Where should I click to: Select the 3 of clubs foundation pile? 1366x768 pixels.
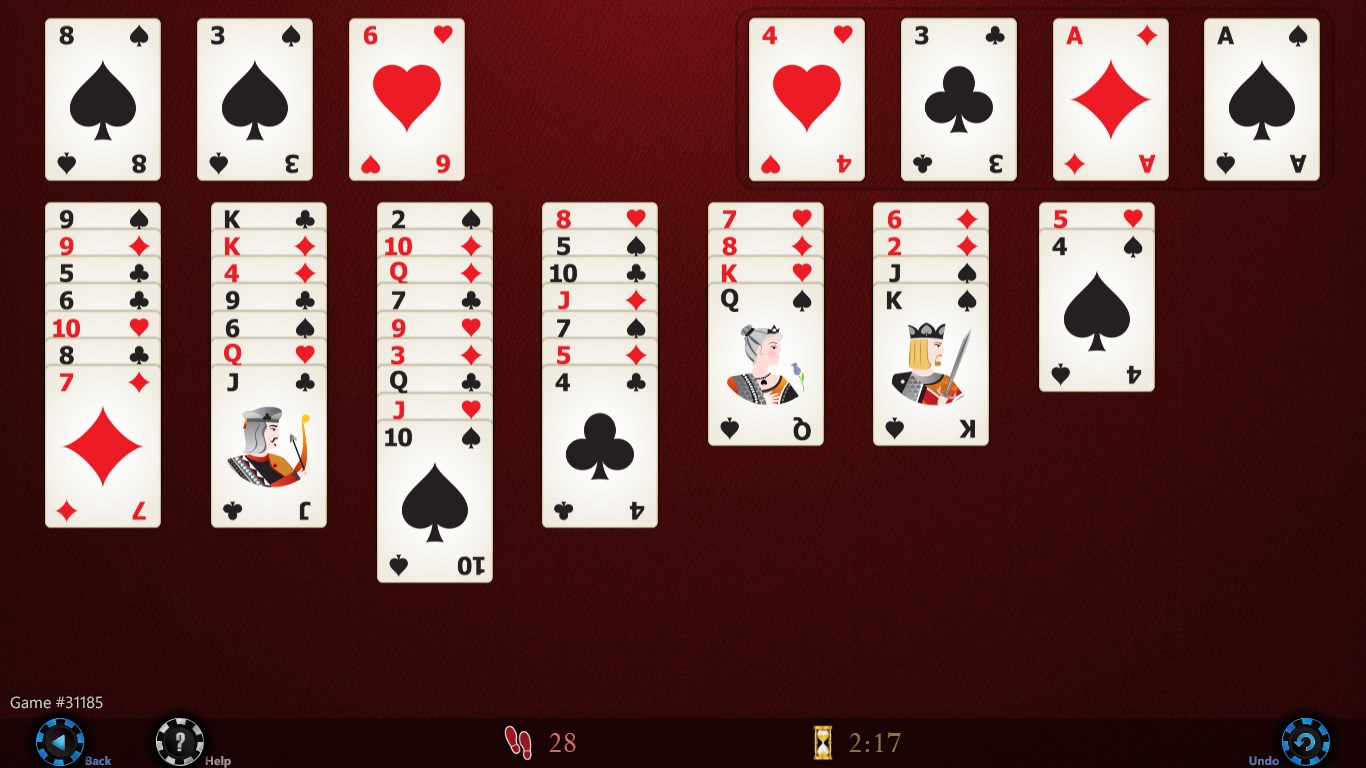point(958,97)
